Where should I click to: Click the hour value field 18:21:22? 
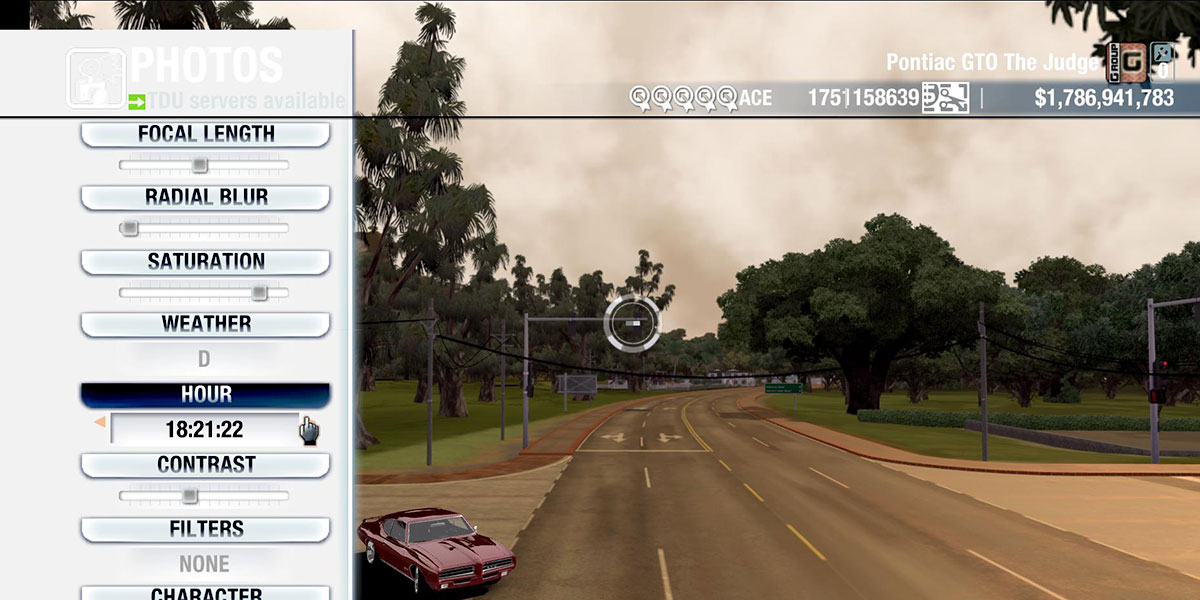point(204,430)
